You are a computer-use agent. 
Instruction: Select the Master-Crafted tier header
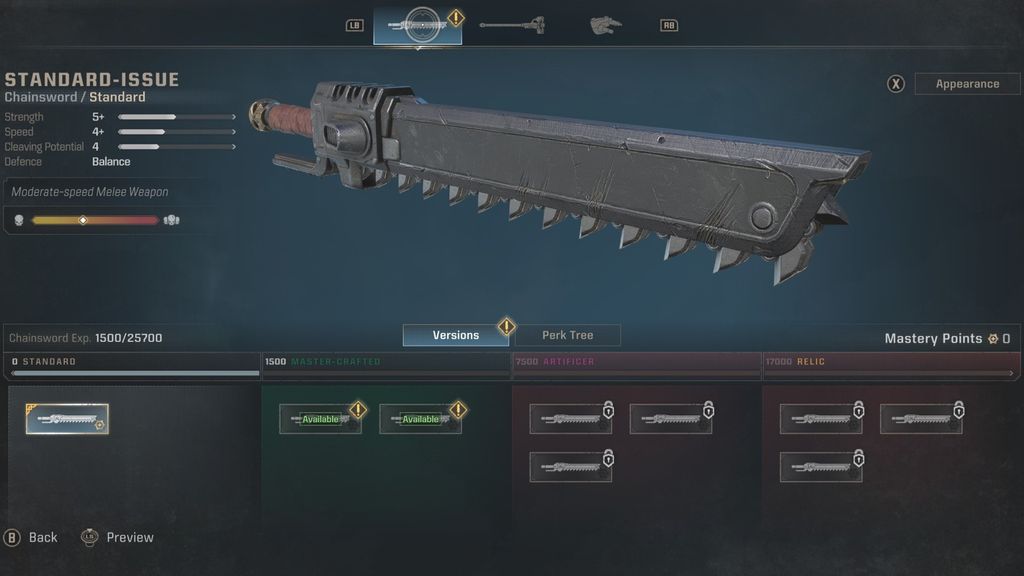pos(386,362)
